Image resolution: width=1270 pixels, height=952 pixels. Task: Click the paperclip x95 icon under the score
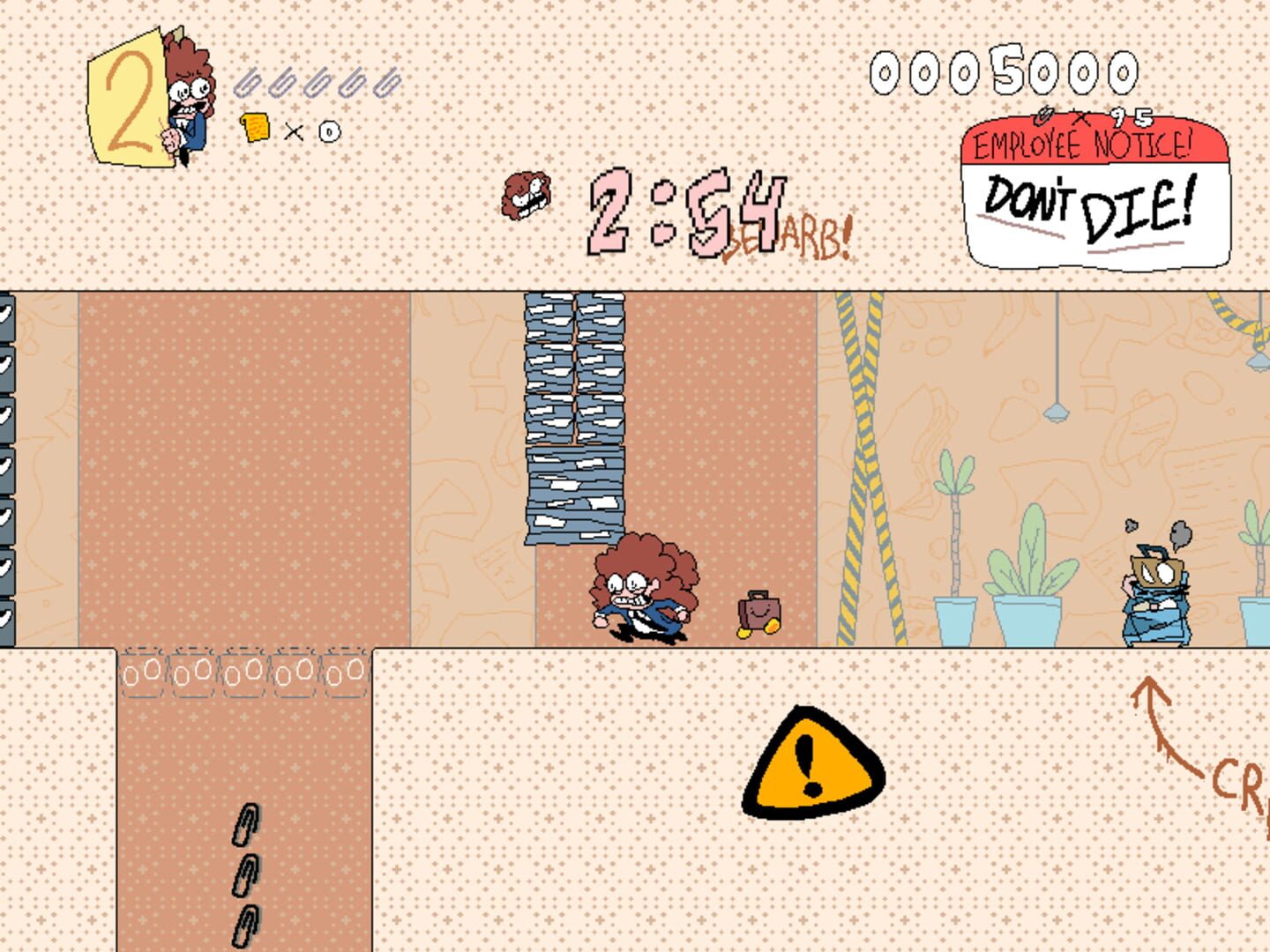point(1047,115)
